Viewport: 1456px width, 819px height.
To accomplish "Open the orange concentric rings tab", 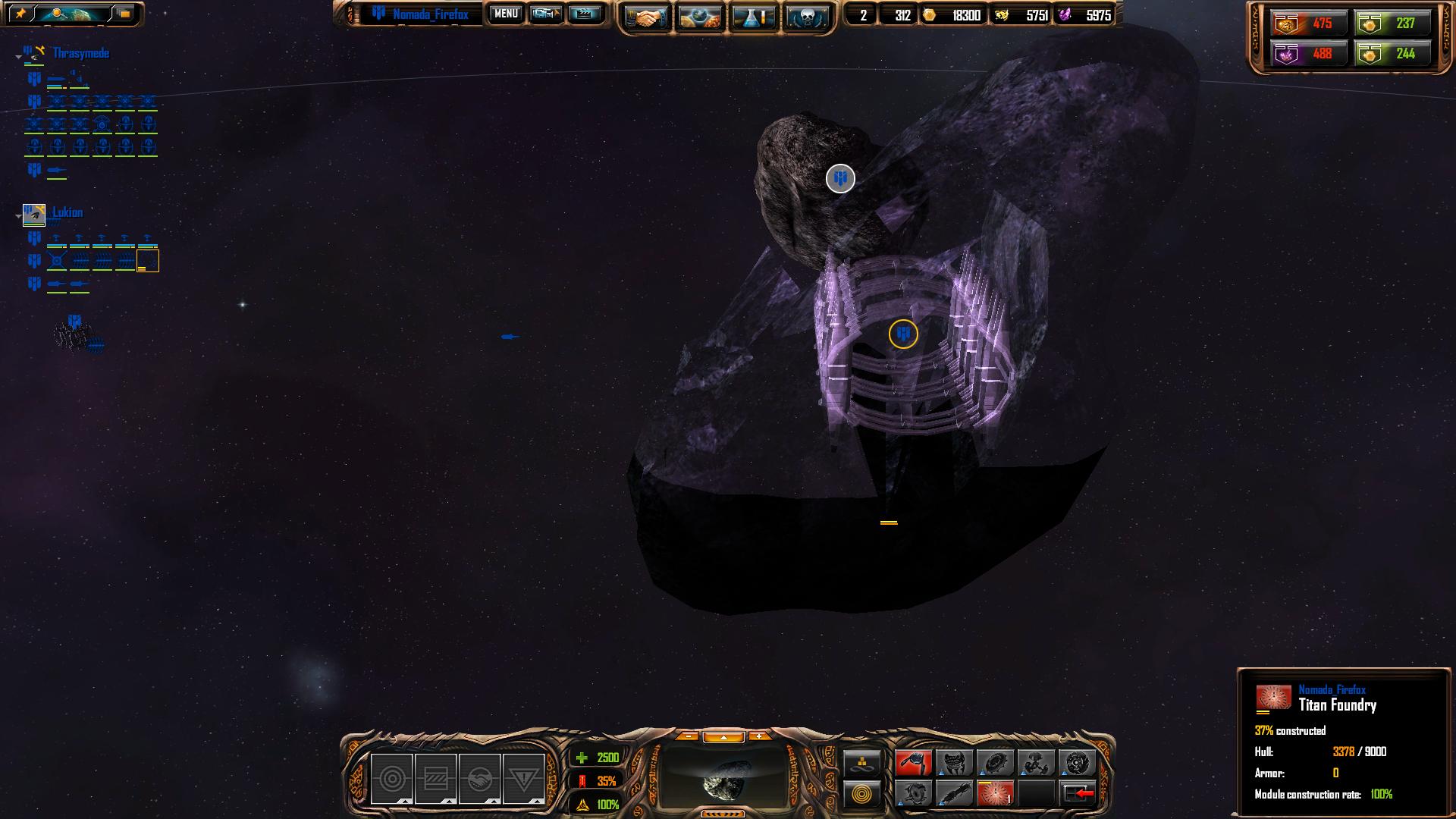I will coord(862,794).
